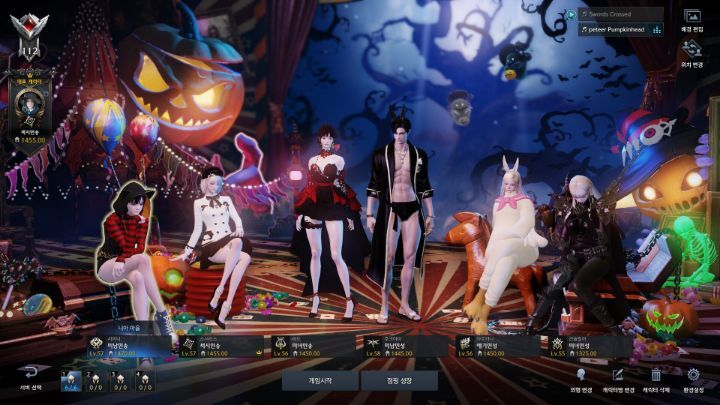Pick the Lv.58 character card at 1445.00

coord(404,346)
